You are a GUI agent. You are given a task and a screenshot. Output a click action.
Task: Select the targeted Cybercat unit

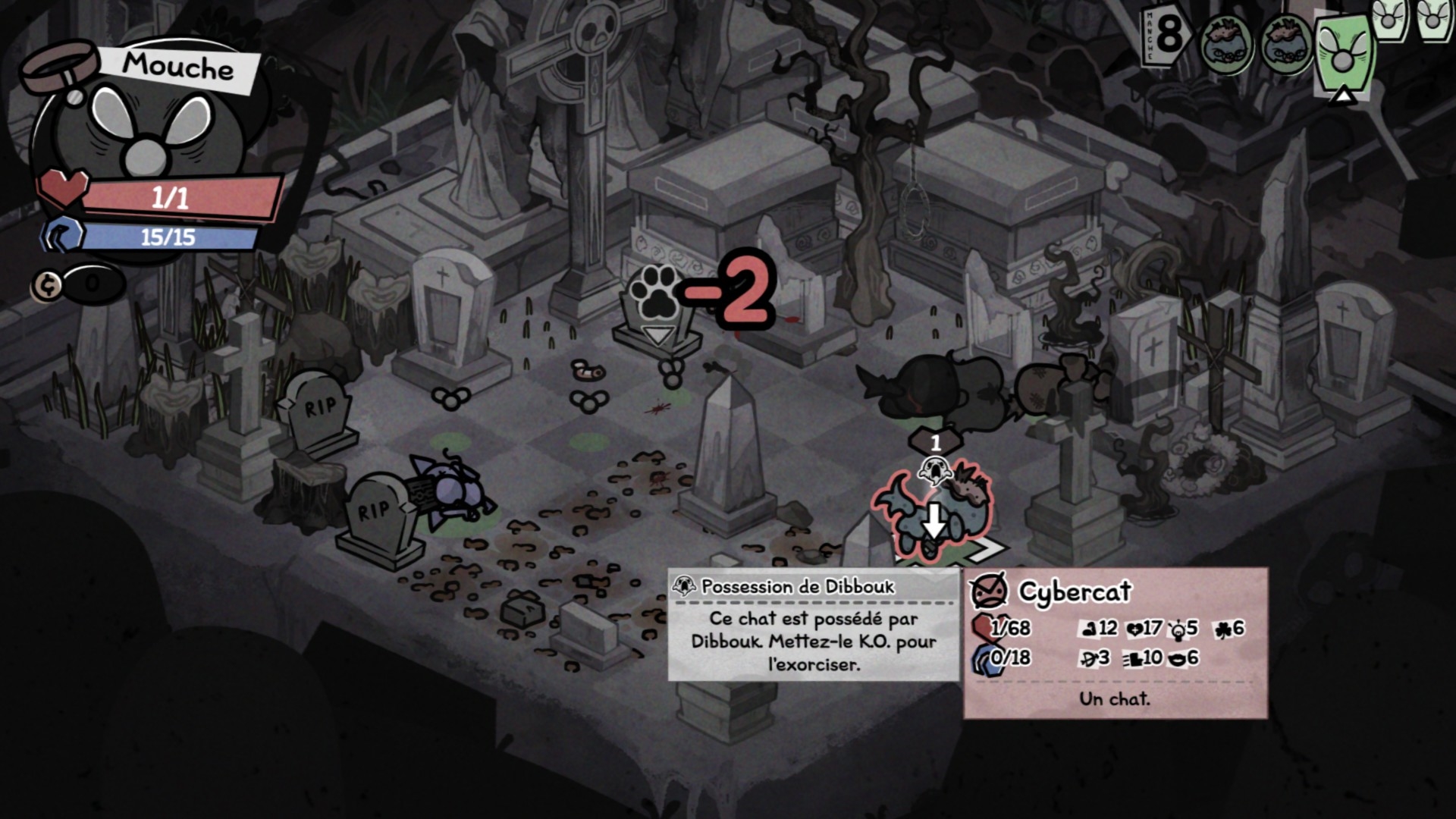pyautogui.click(x=934, y=514)
